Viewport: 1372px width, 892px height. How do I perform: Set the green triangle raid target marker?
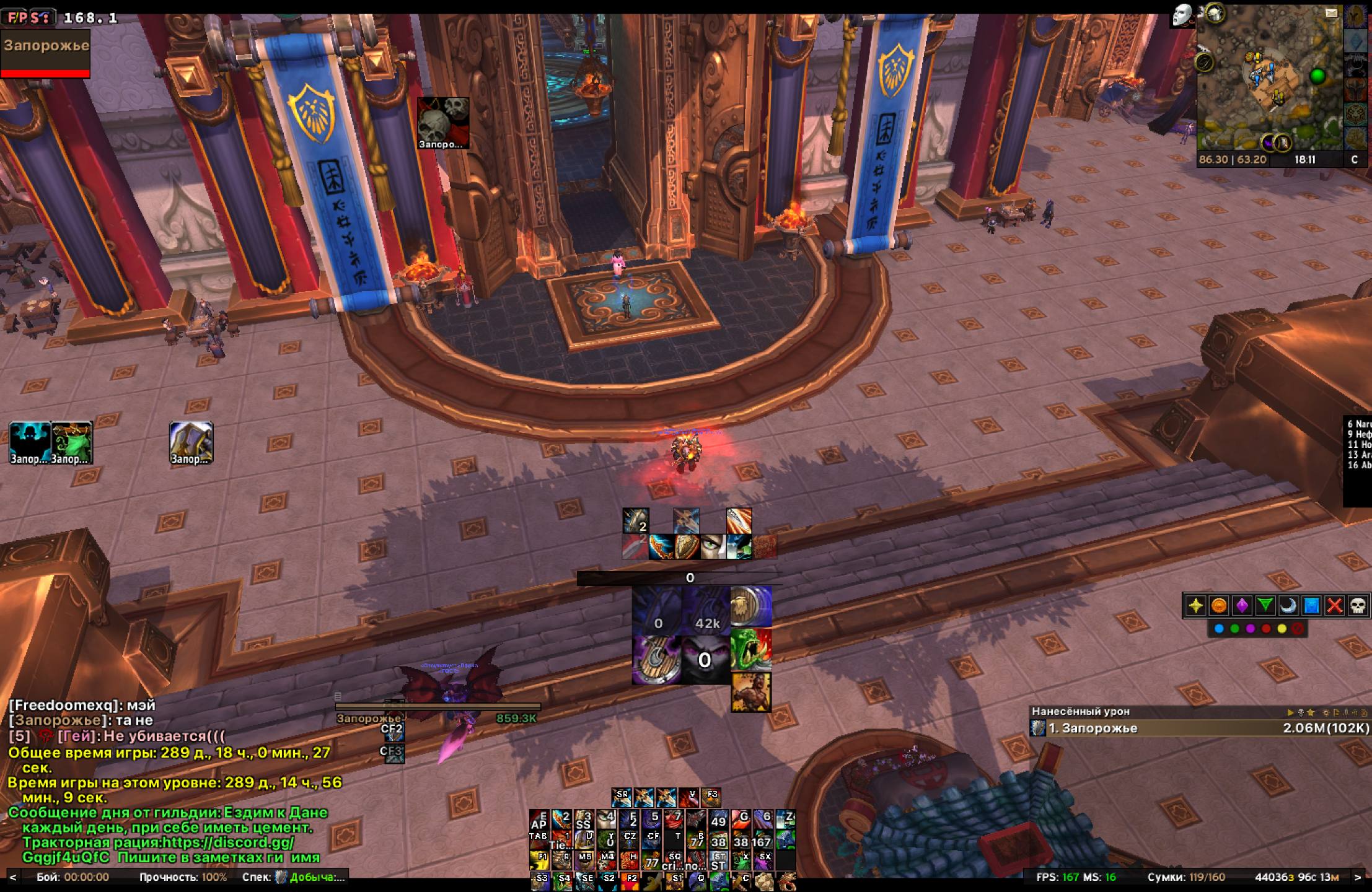[1265, 605]
